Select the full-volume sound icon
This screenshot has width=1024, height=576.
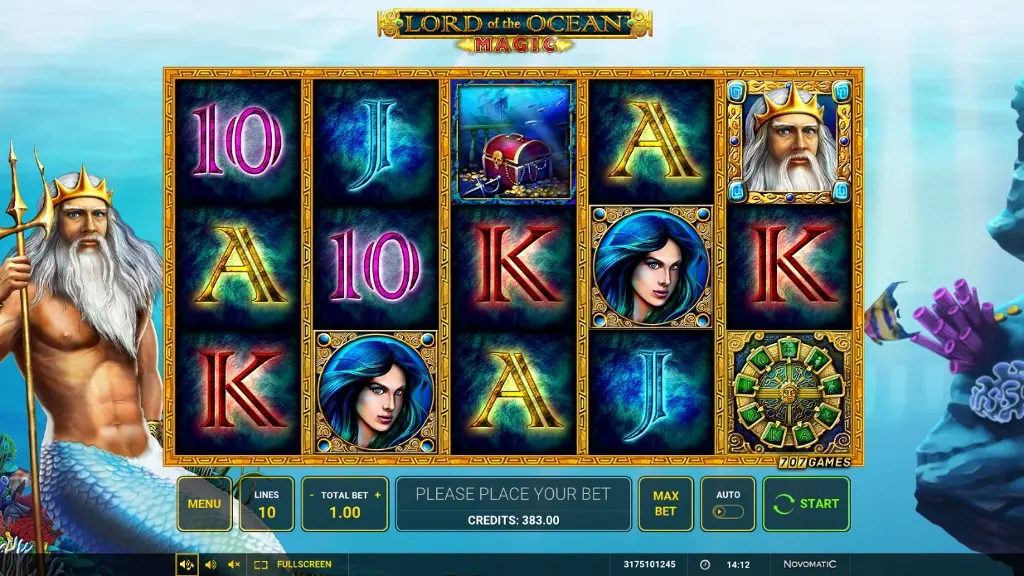coord(186,565)
